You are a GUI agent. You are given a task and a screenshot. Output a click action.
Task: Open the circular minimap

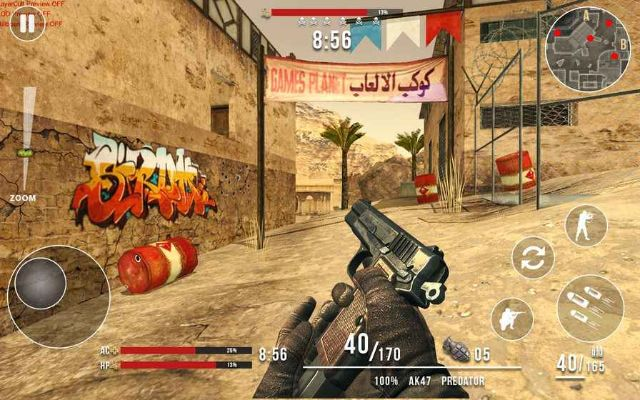(587, 49)
